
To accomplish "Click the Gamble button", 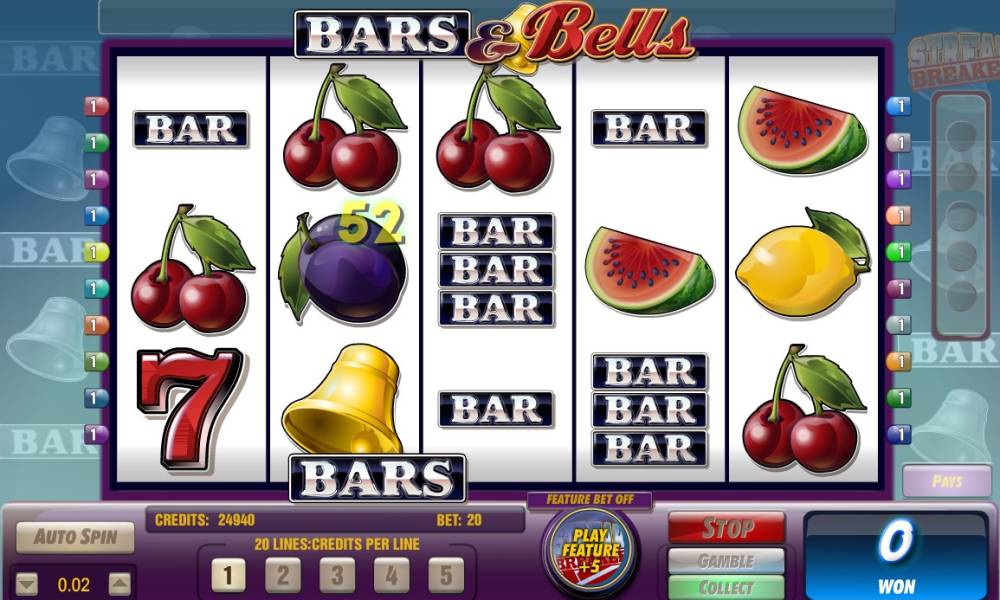I will coord(726,561).
